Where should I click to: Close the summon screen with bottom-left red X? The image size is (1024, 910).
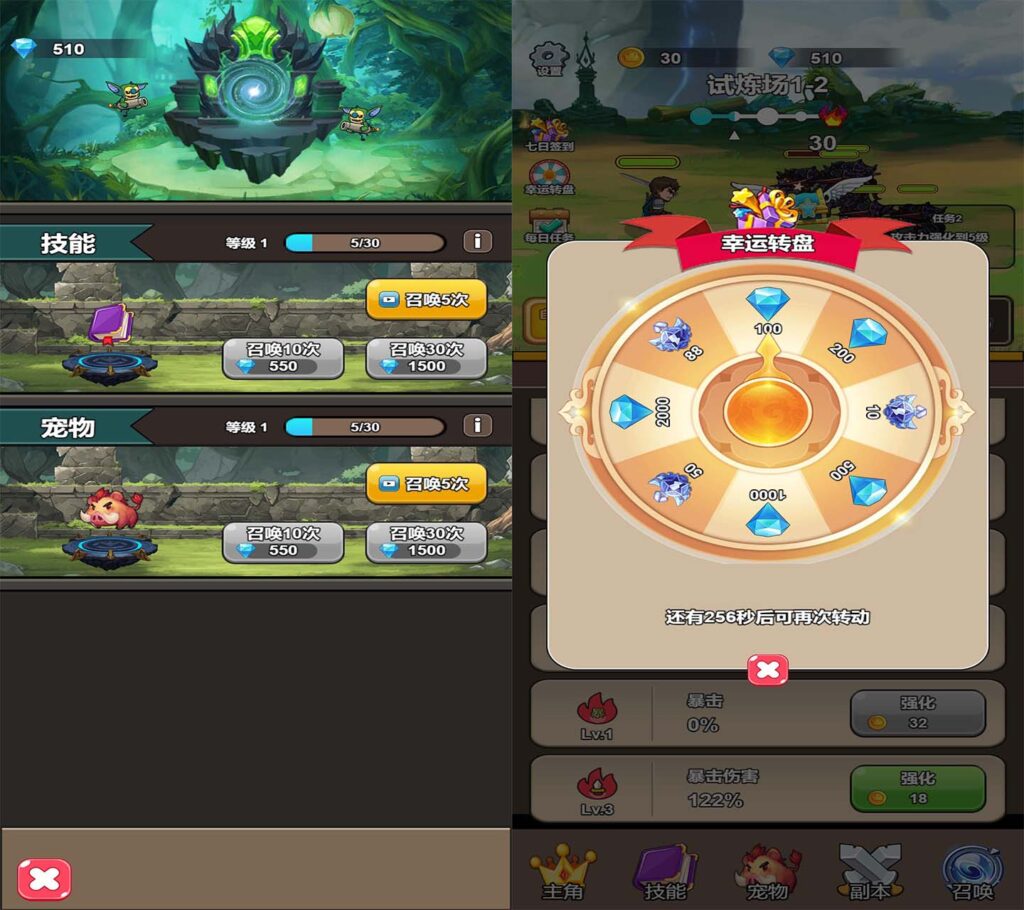tap(45, 879)
